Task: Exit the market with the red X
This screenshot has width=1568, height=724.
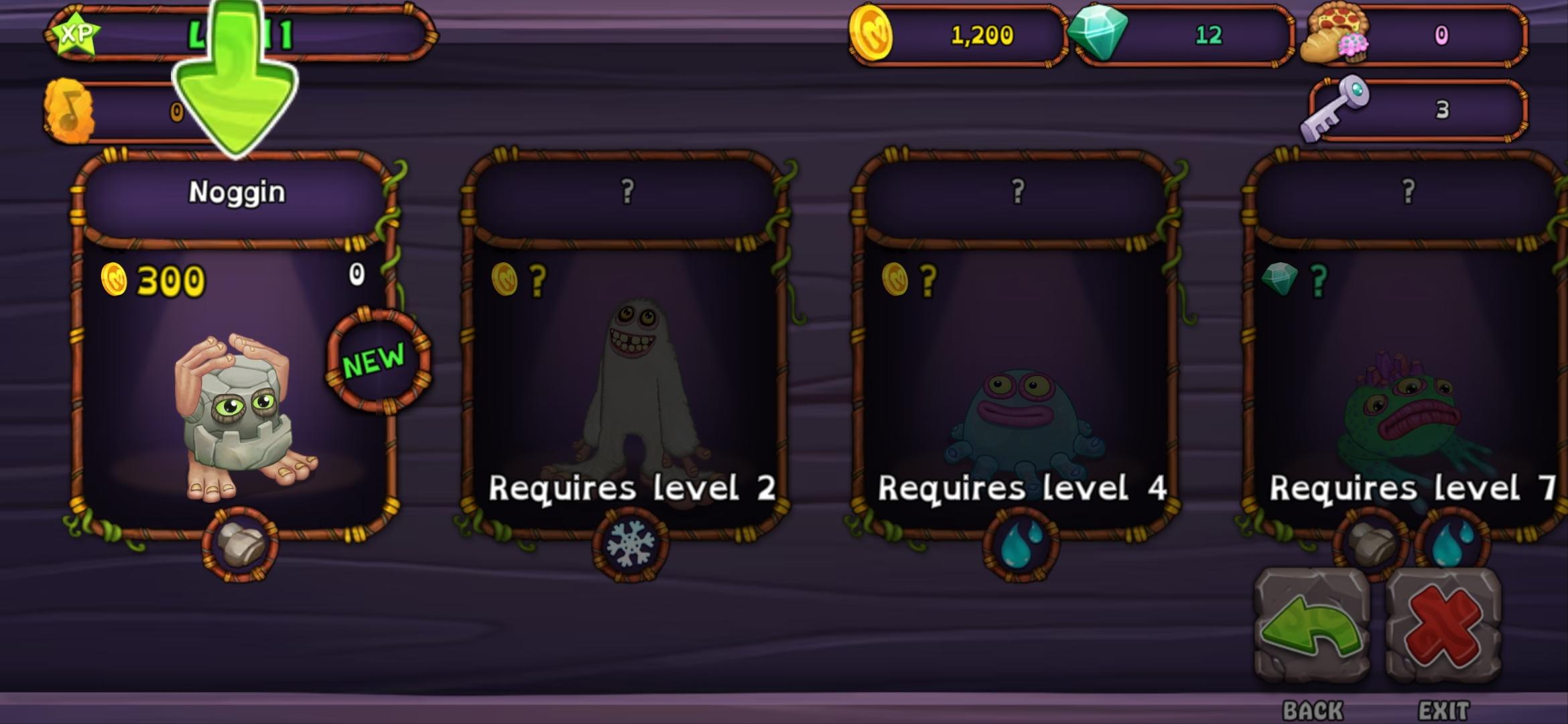Action: point(1443,625)
